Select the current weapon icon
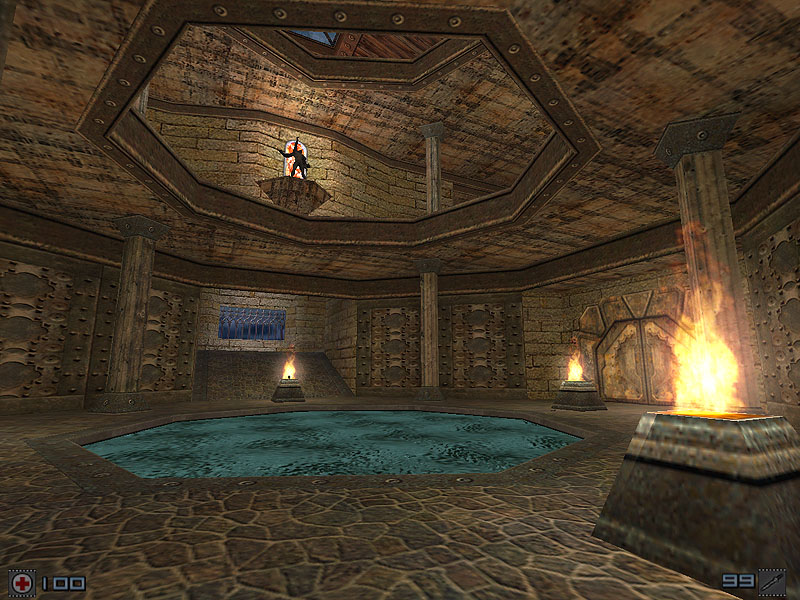The width and height of the screenshot is (800, 600). point(772,582)
